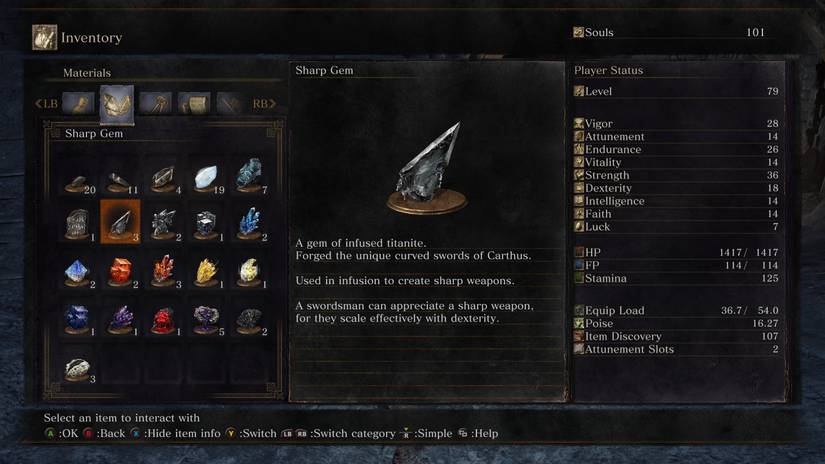The width and height of the screenshot is (825, 464).
Task: Open the Materials category tab
Action: tap(117, 103)
